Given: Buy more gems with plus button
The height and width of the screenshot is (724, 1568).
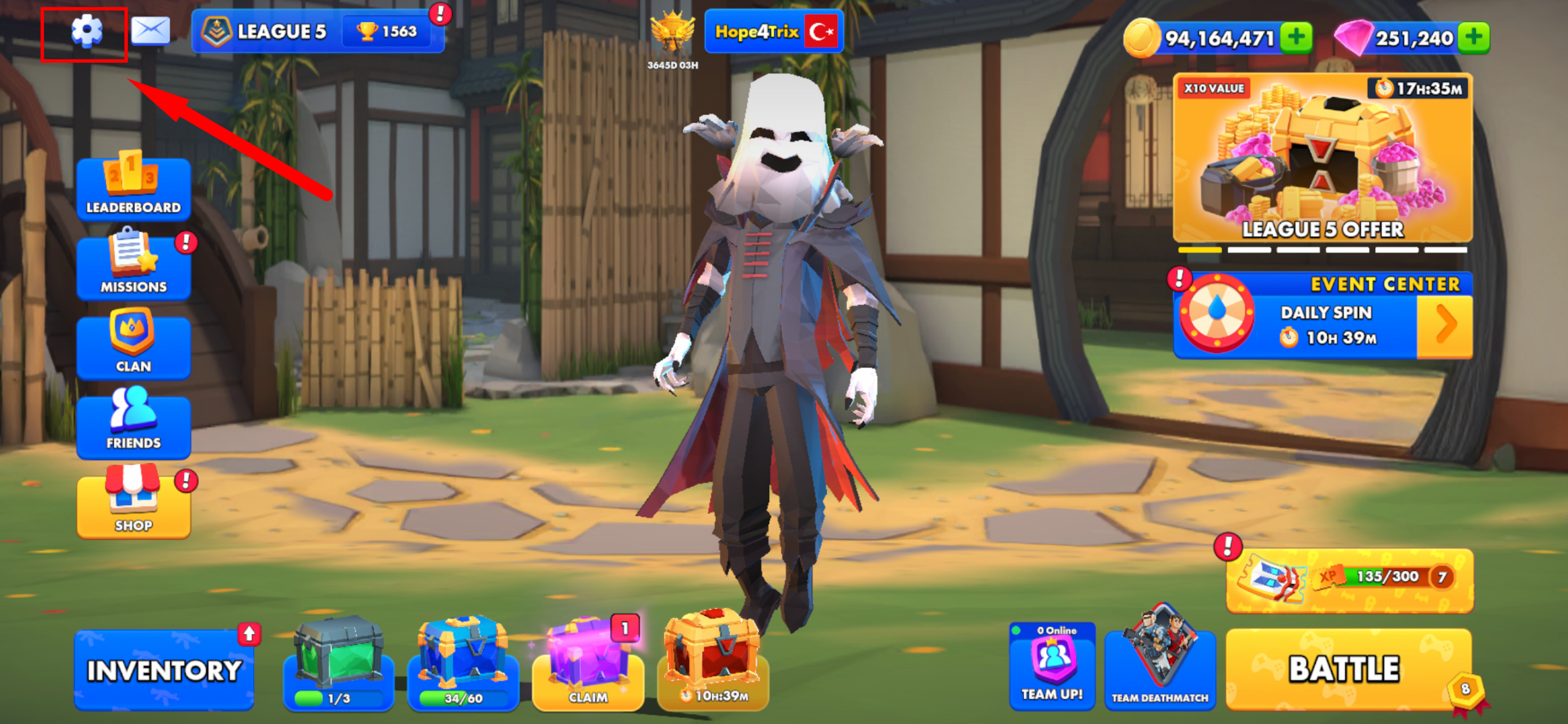Looking at the screenshot, I should [1473, 38].
